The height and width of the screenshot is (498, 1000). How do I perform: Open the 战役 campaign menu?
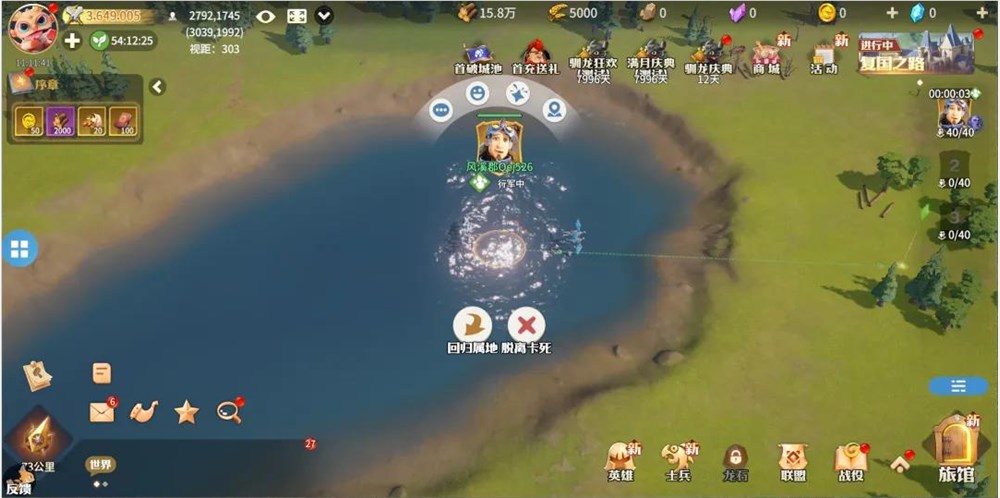851,458
